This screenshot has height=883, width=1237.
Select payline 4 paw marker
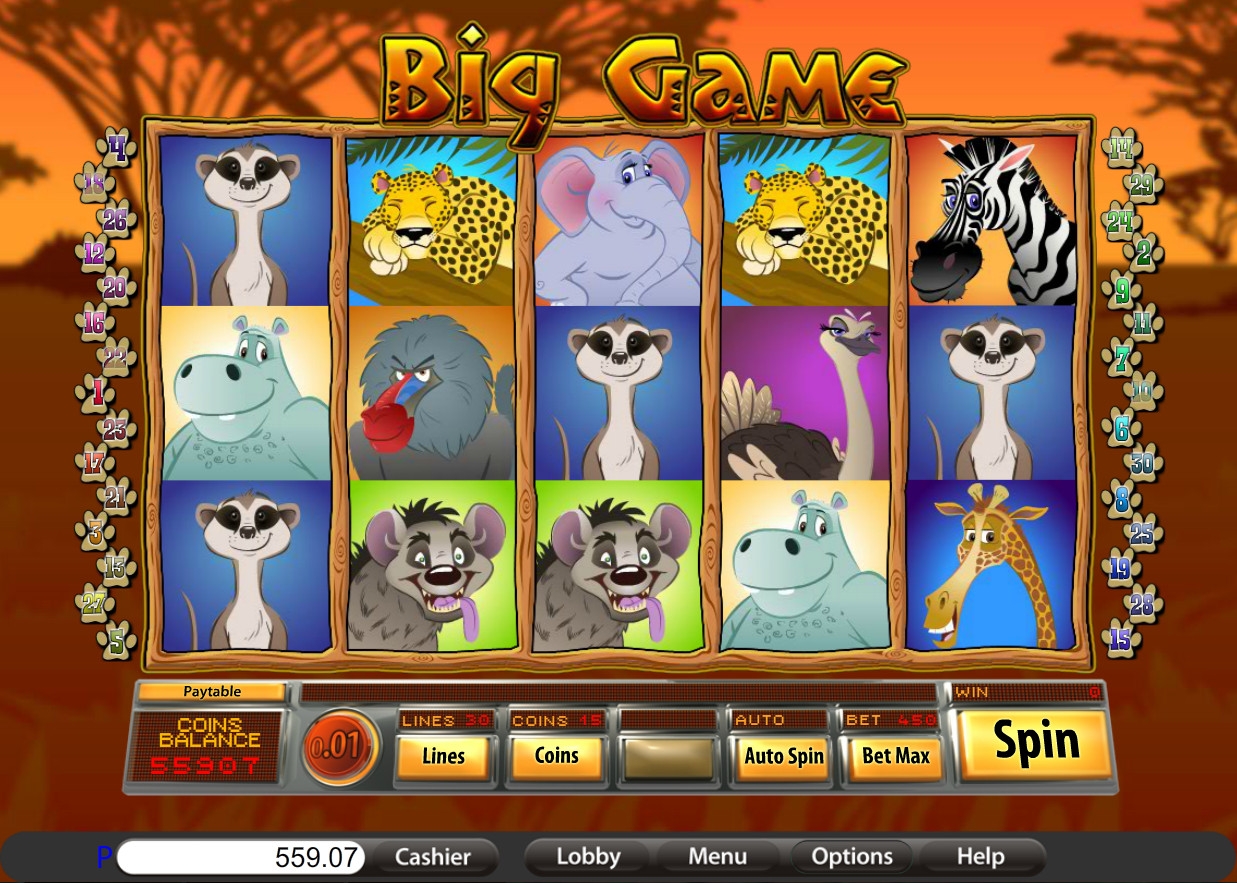tap(119, 150)
